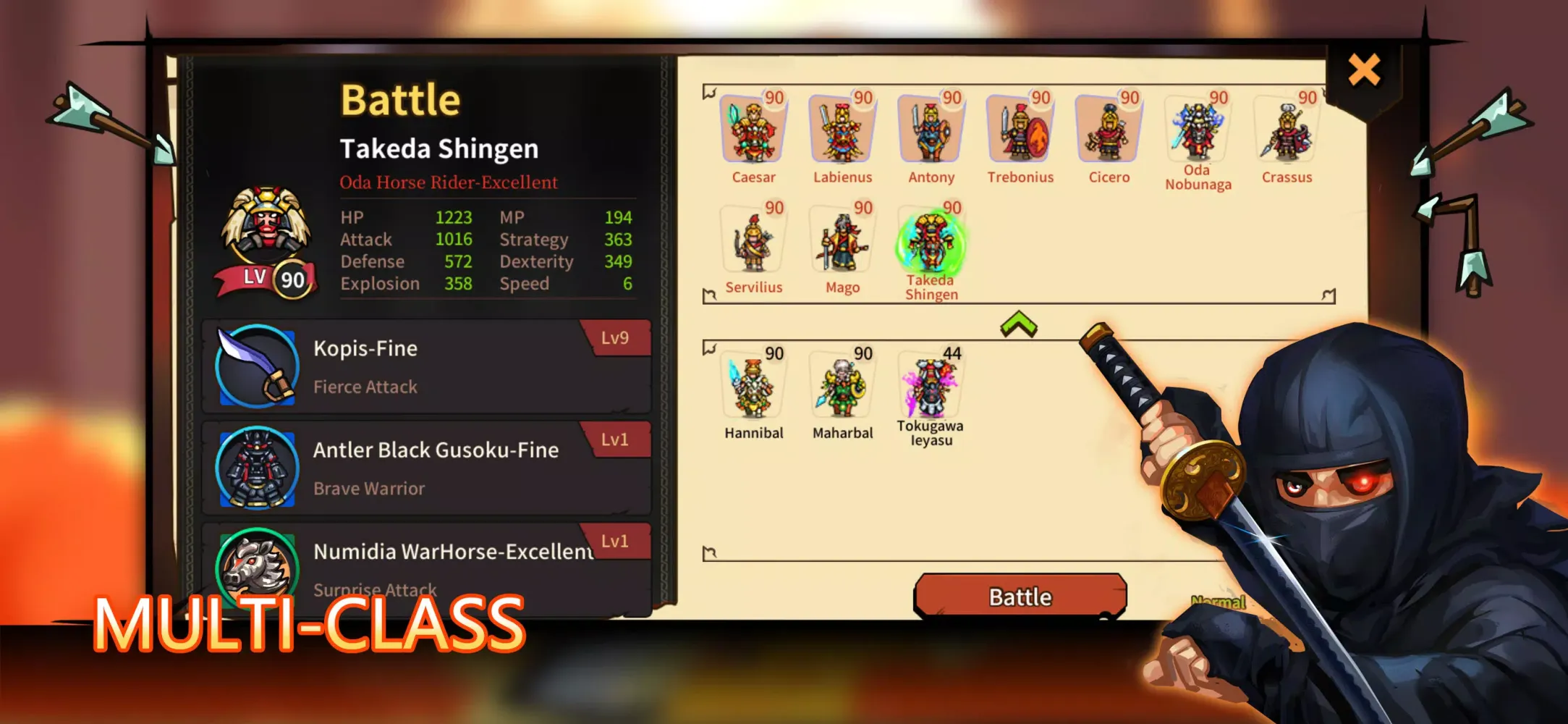Click Cicero's character icon
1568x724 pixels.
click(x=1109, y=130)
